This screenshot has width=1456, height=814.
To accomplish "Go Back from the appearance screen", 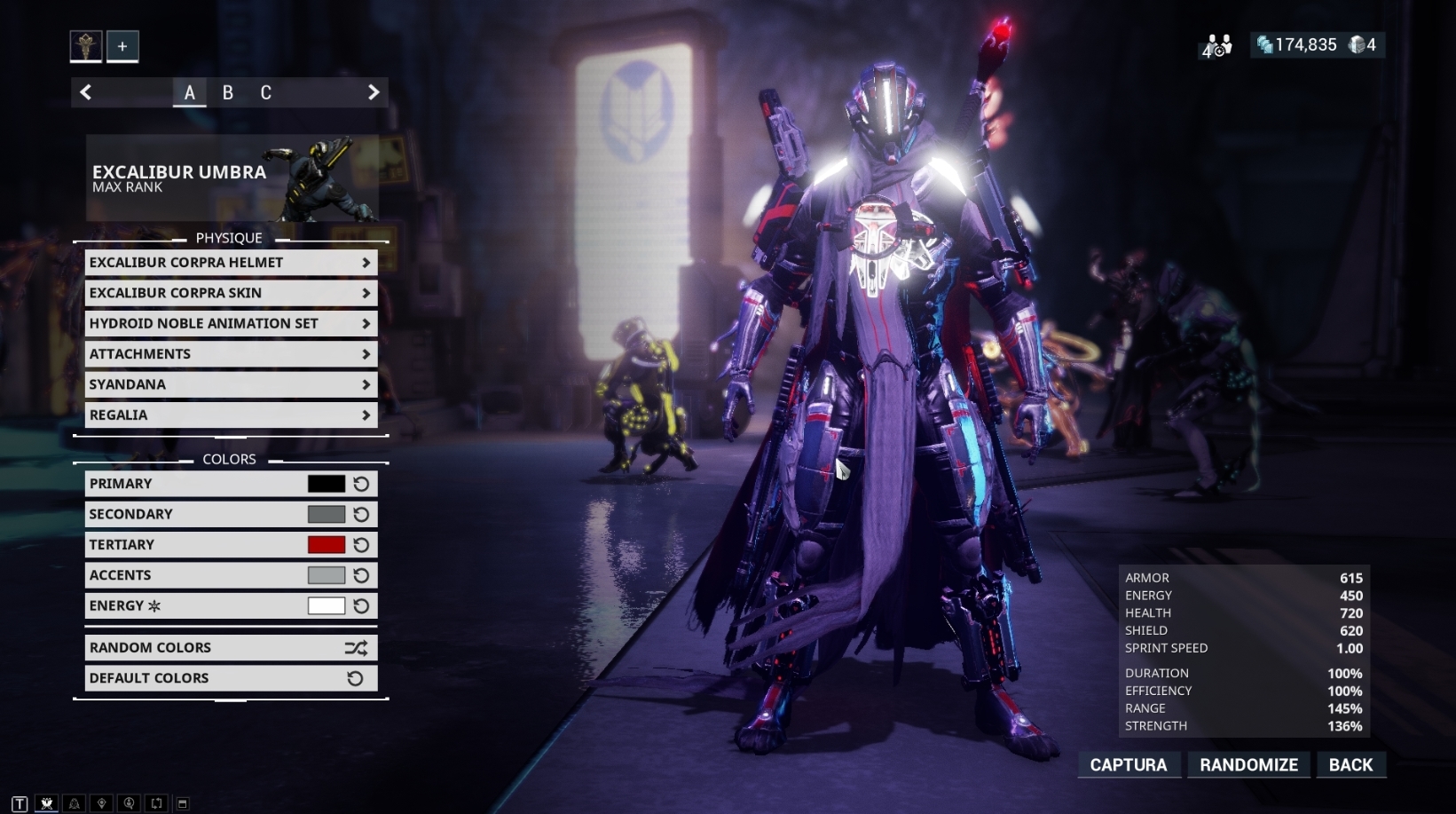I will (x=1350, y=765).
